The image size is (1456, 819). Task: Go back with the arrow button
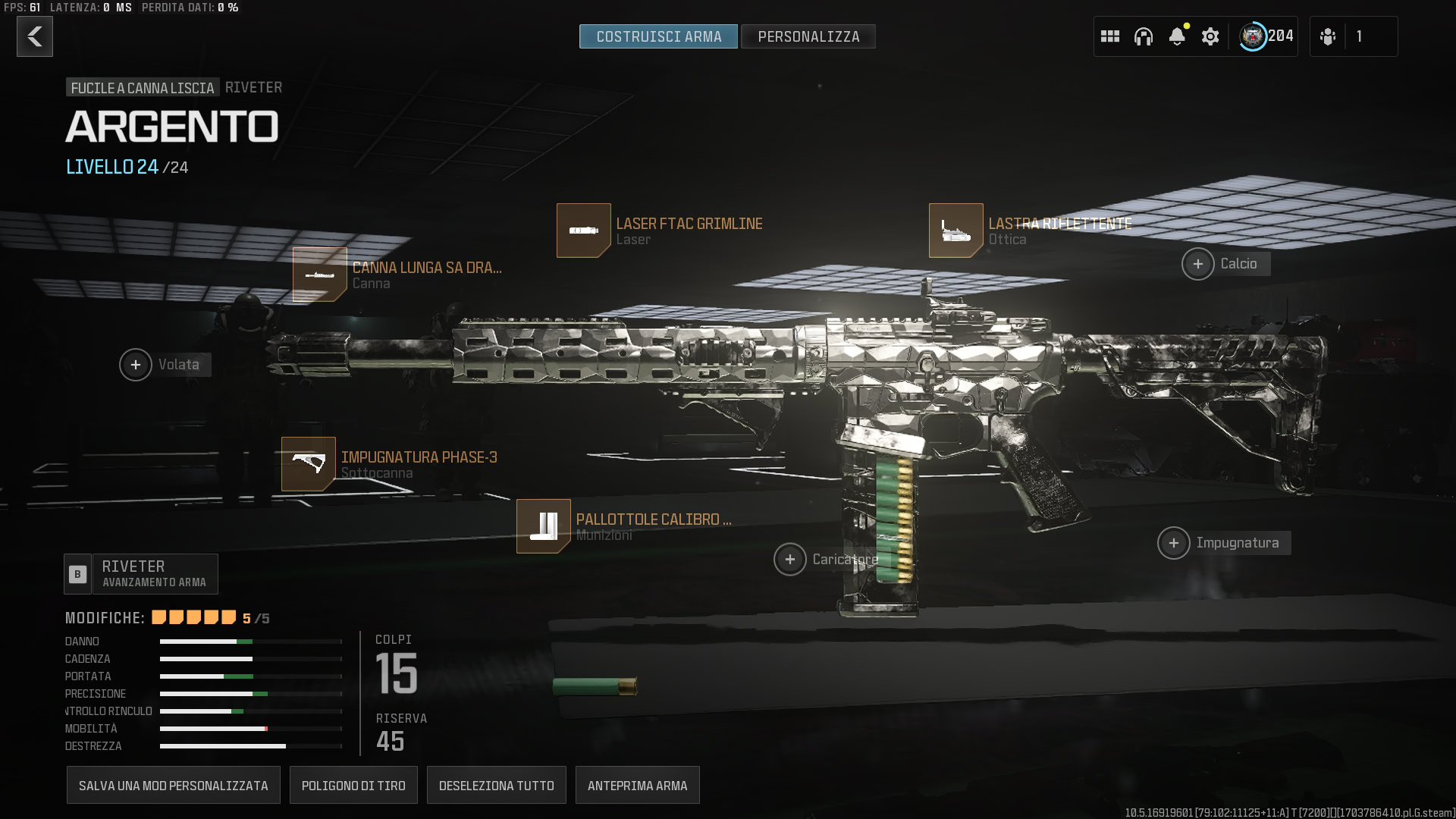[x=35, y=36]
